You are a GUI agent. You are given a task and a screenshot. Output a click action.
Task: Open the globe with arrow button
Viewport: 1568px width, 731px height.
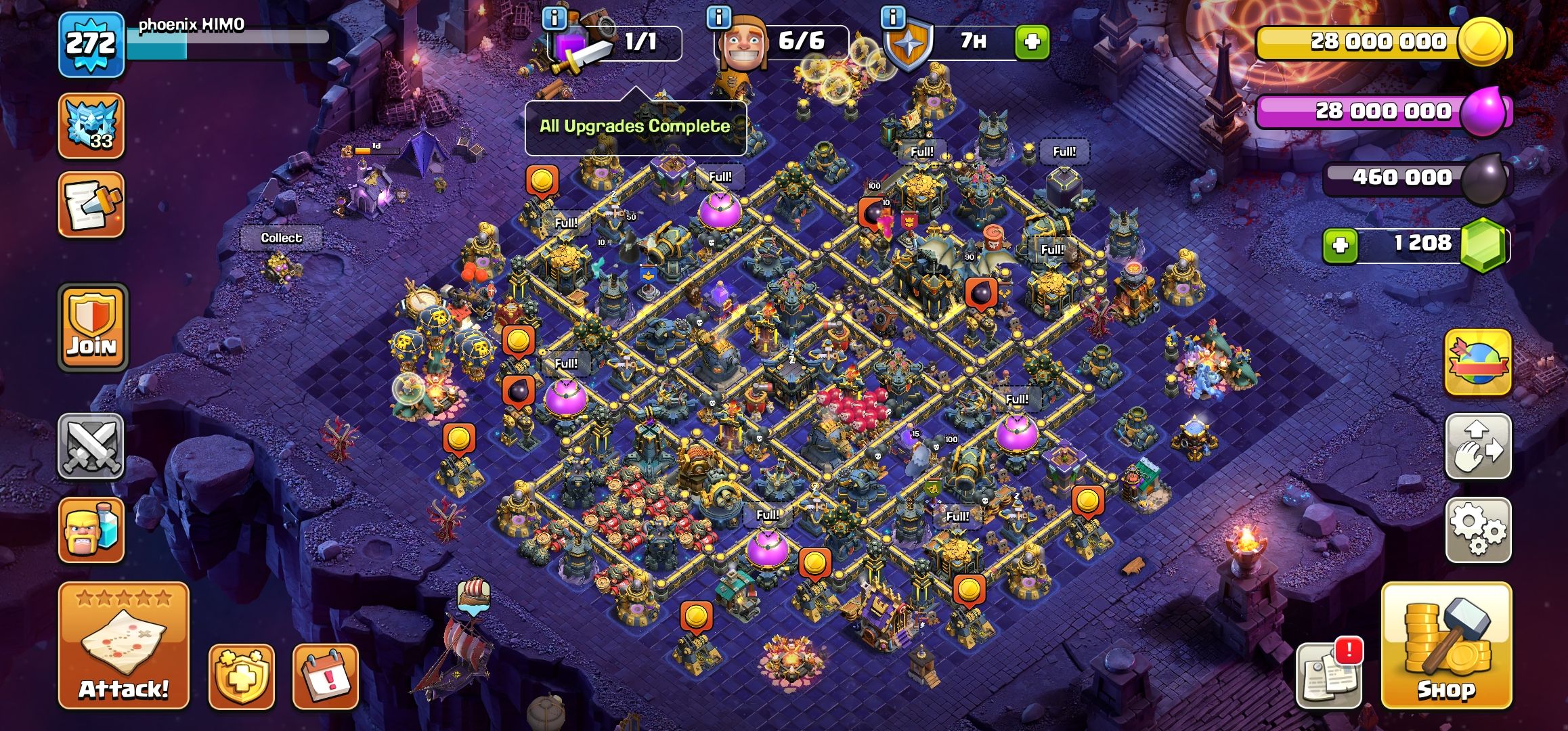point(1479,363)
